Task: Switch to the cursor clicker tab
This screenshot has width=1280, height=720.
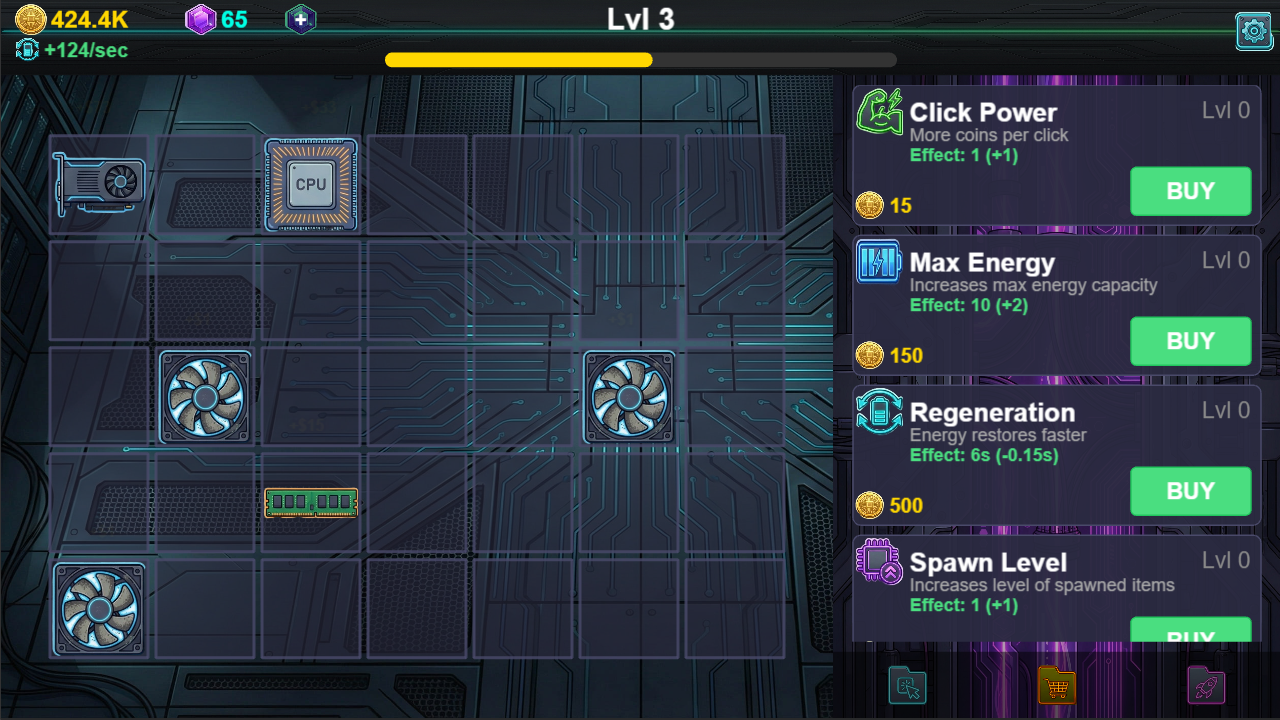Action: point(907,686)
